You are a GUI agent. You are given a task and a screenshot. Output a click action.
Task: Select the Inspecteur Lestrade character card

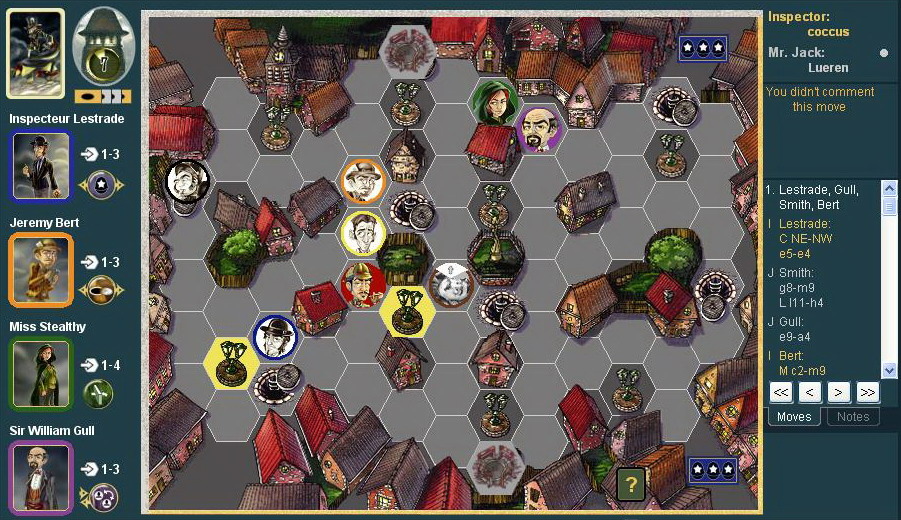pos(41,166)
